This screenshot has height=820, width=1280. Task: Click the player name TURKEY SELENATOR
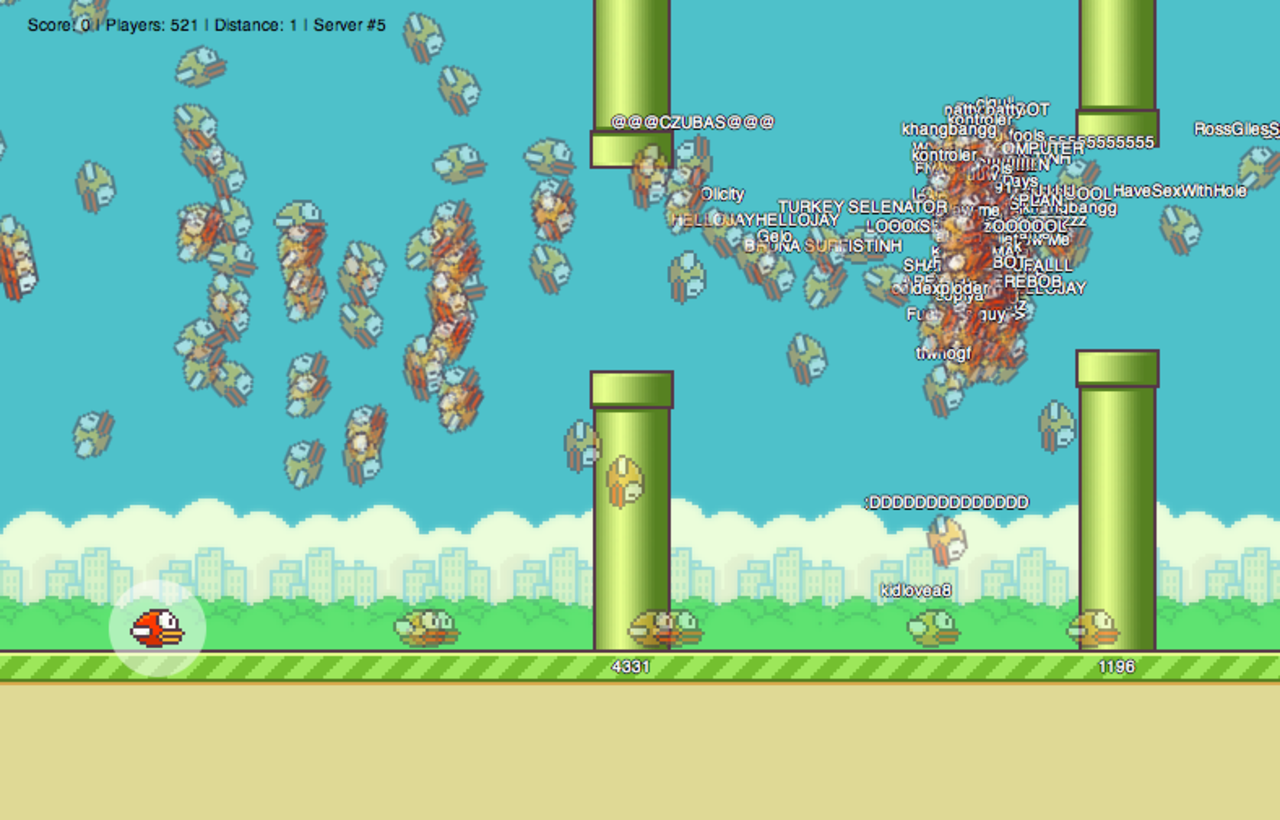click(862, 207)
